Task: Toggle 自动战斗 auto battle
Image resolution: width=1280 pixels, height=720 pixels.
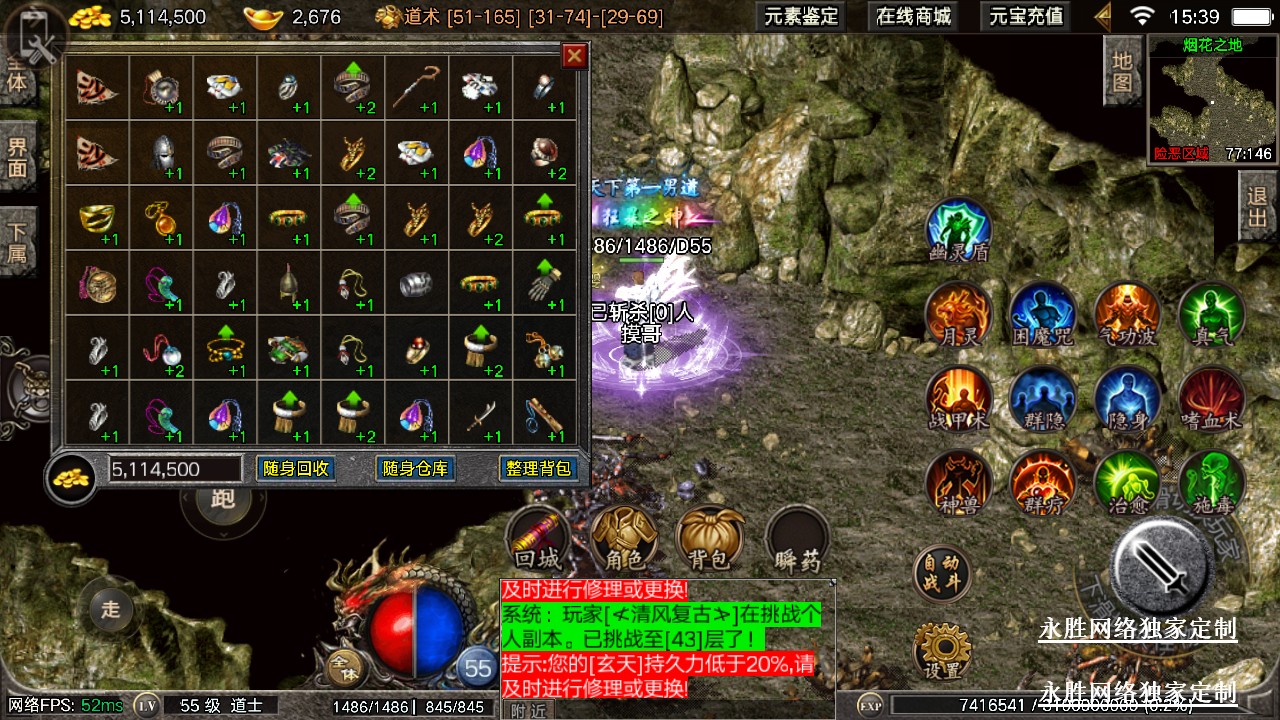Action: click(x=941, y=573)
